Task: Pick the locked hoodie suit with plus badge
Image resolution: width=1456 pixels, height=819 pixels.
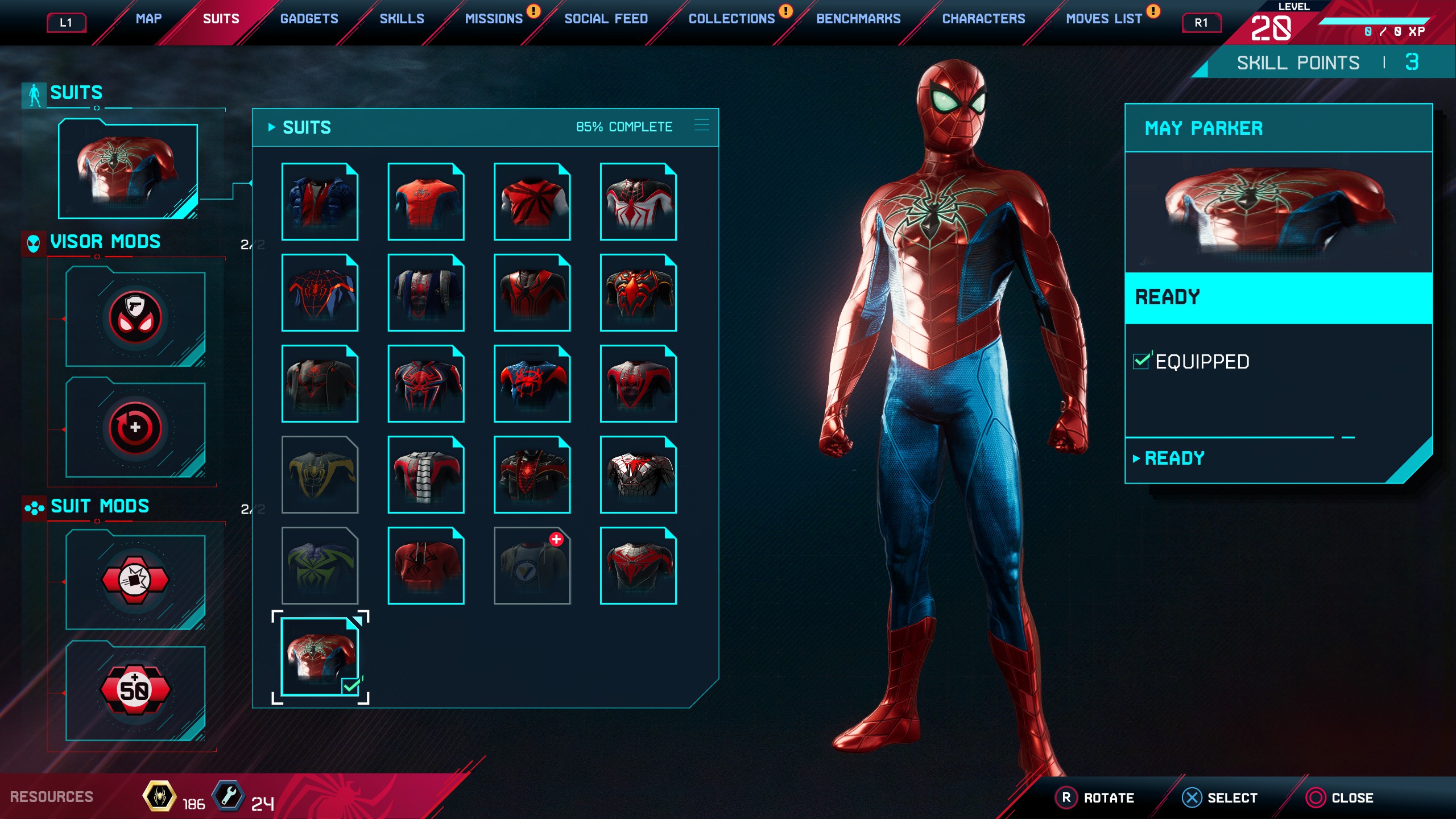Action: (532, 566)
